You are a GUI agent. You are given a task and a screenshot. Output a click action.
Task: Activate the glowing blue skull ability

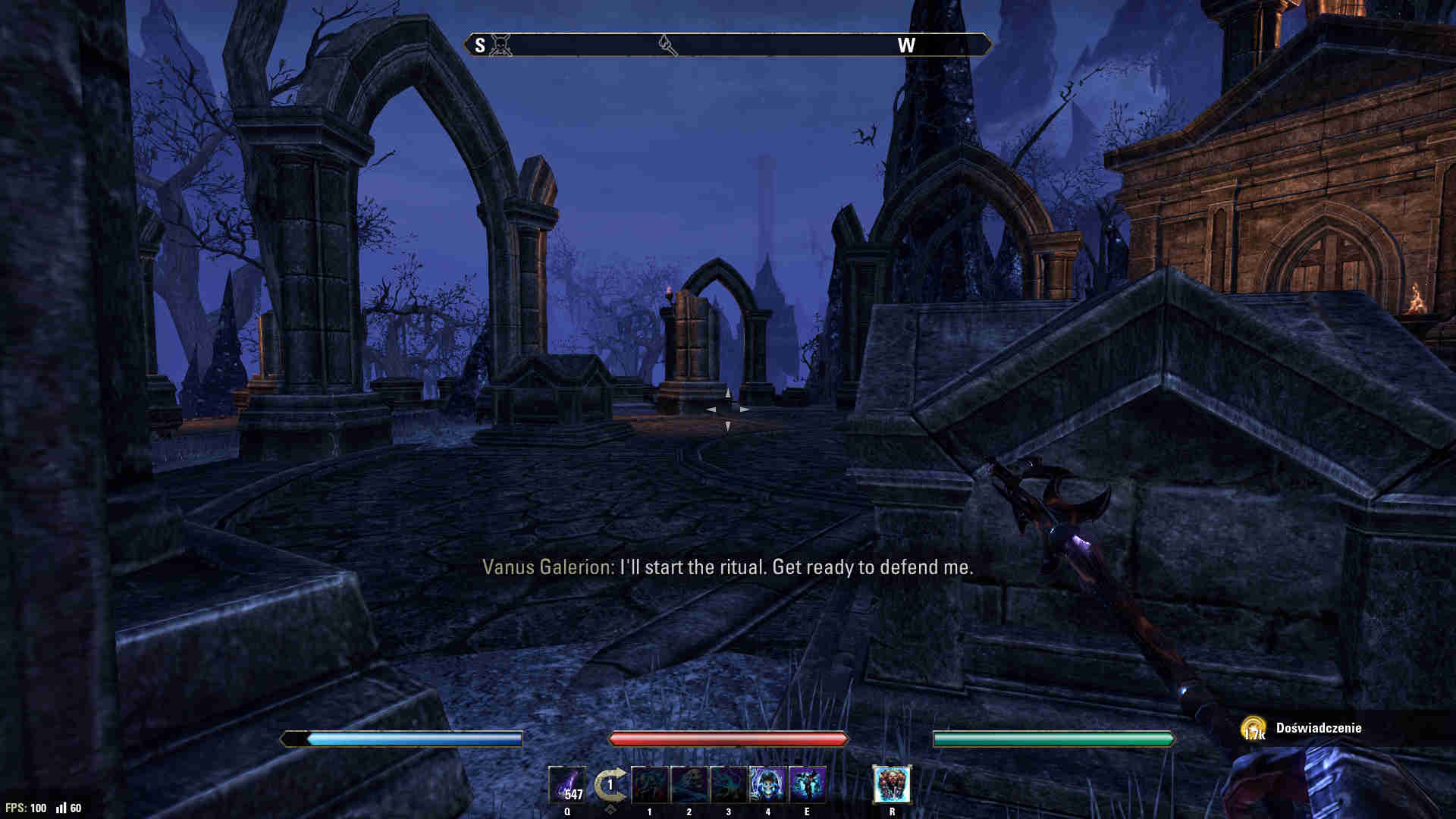[768, 785]
